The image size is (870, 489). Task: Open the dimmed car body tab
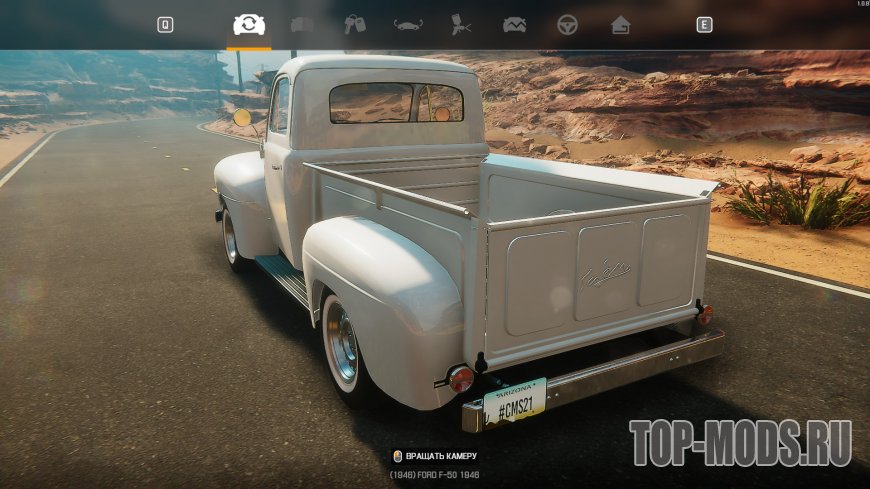(x=302, y=25)
